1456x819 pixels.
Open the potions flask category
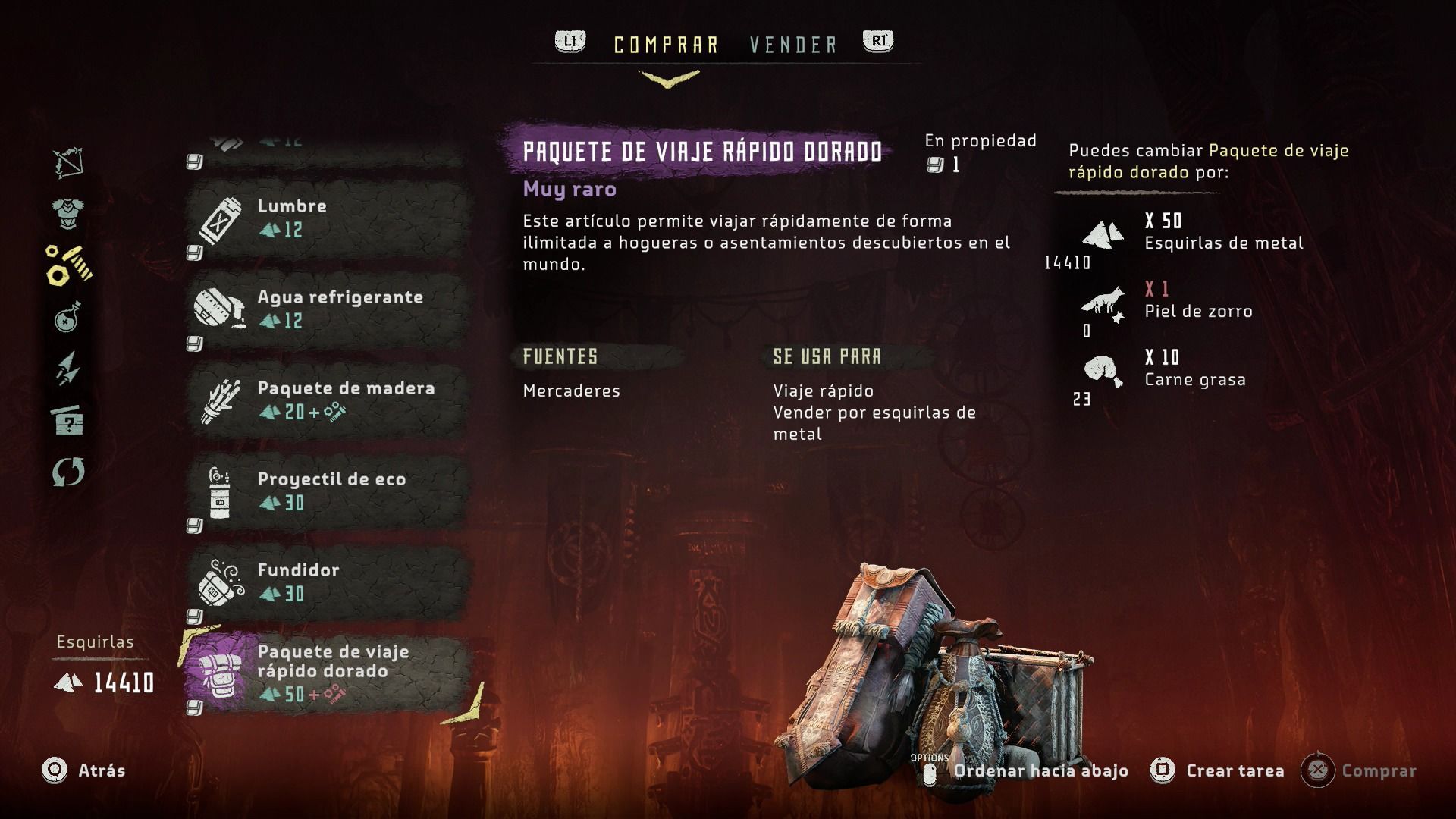pos(68,317)
